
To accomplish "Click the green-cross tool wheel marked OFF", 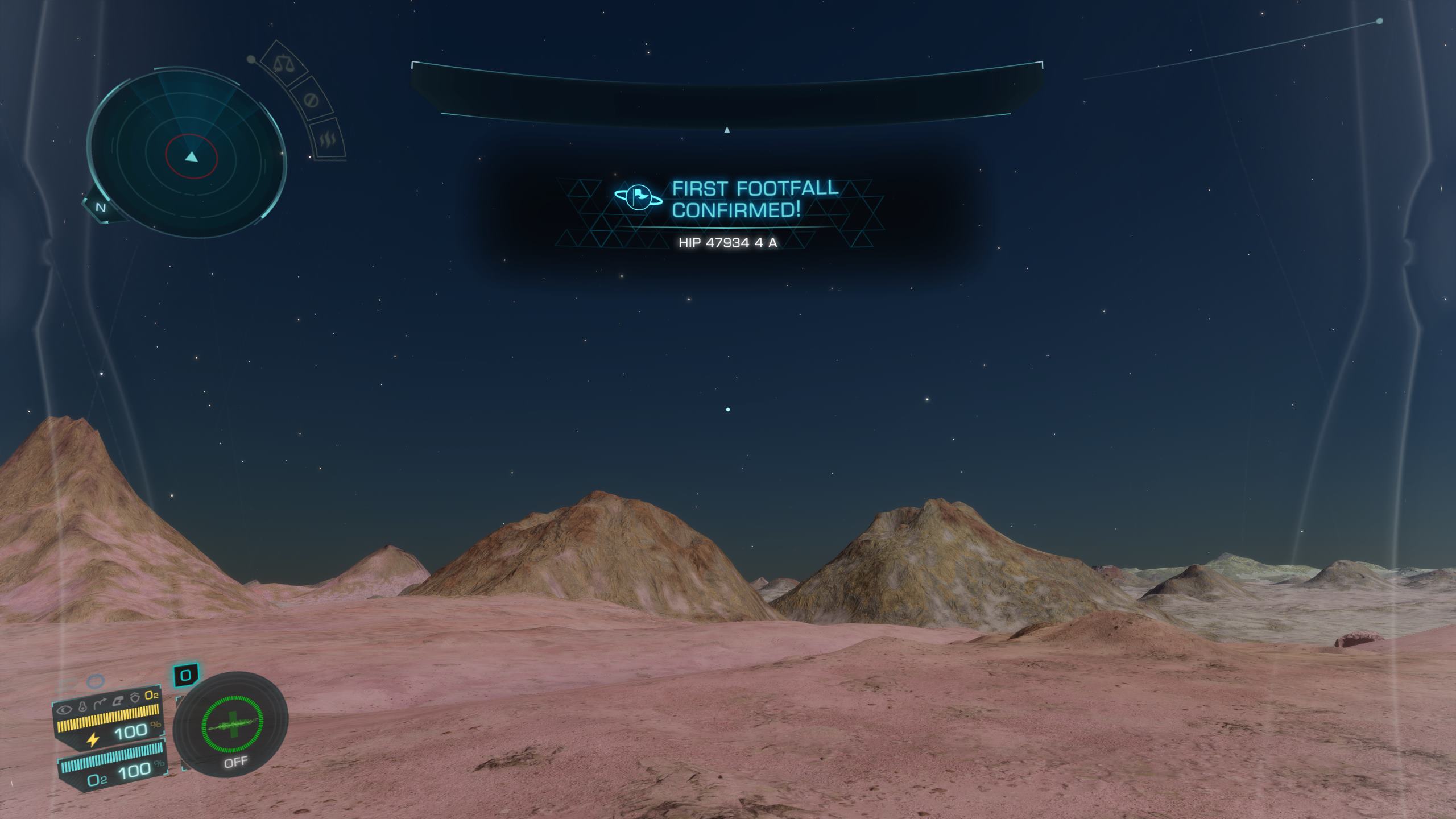I will 232,727.
